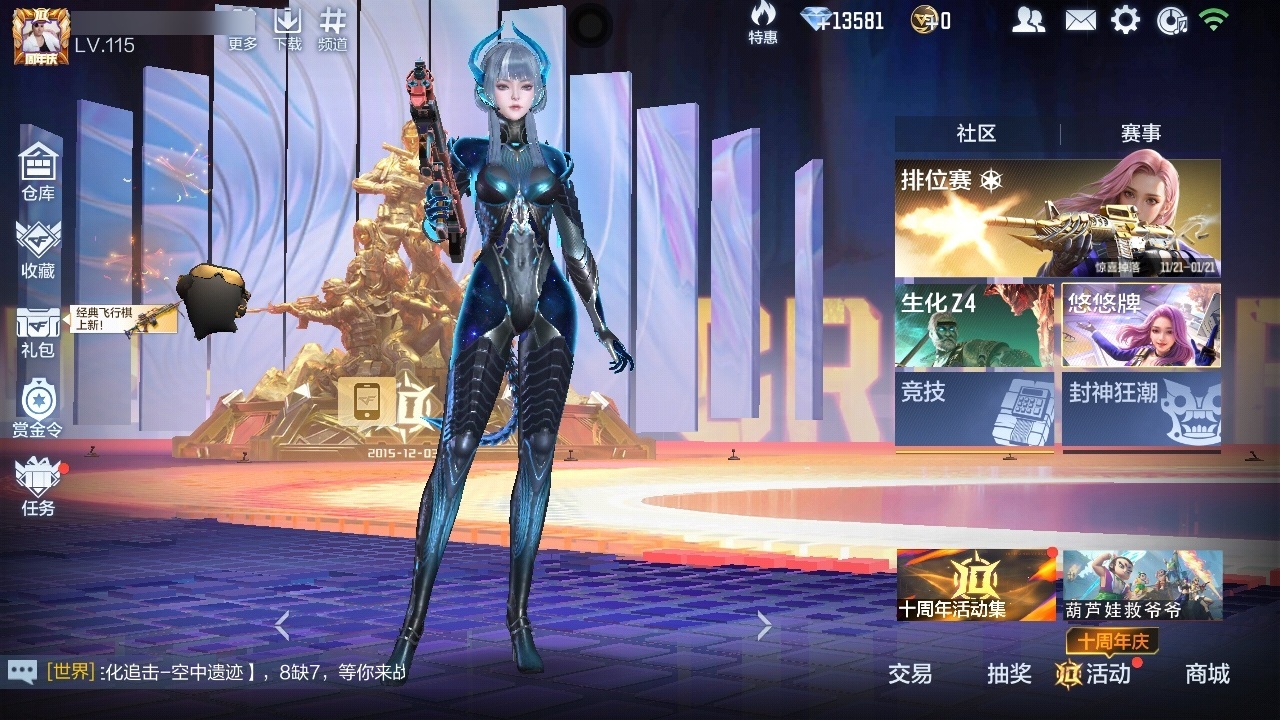Viewport: 1280px width, 720px height.
Task: Switch to the 社区 community tab
Action: pyautogui.click(x=976, y=134)
